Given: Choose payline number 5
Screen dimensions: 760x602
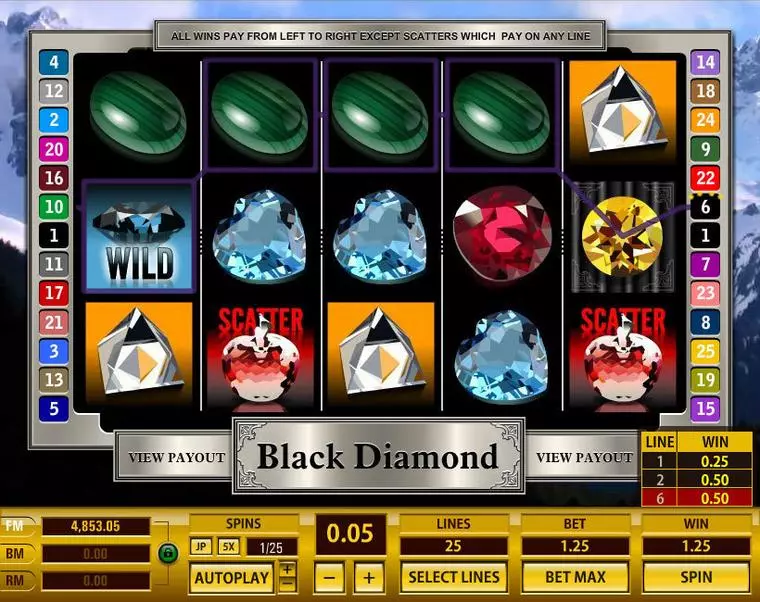Looking at the screenshot, I should 53,409.
